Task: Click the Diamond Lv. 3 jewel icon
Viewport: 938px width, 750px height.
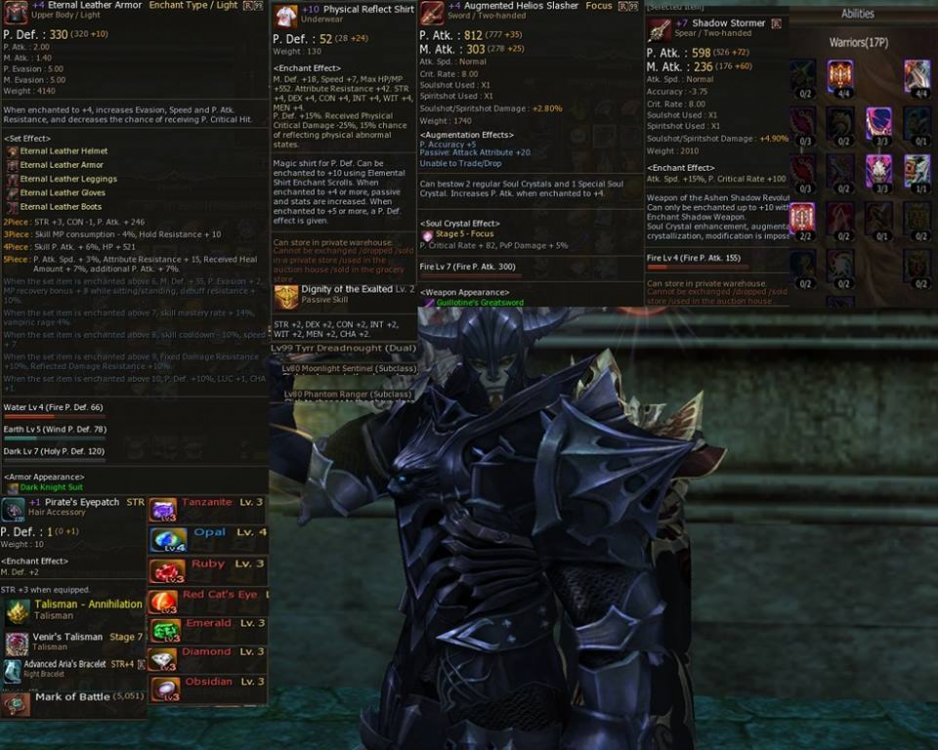Action: click(x=163, y=659)
